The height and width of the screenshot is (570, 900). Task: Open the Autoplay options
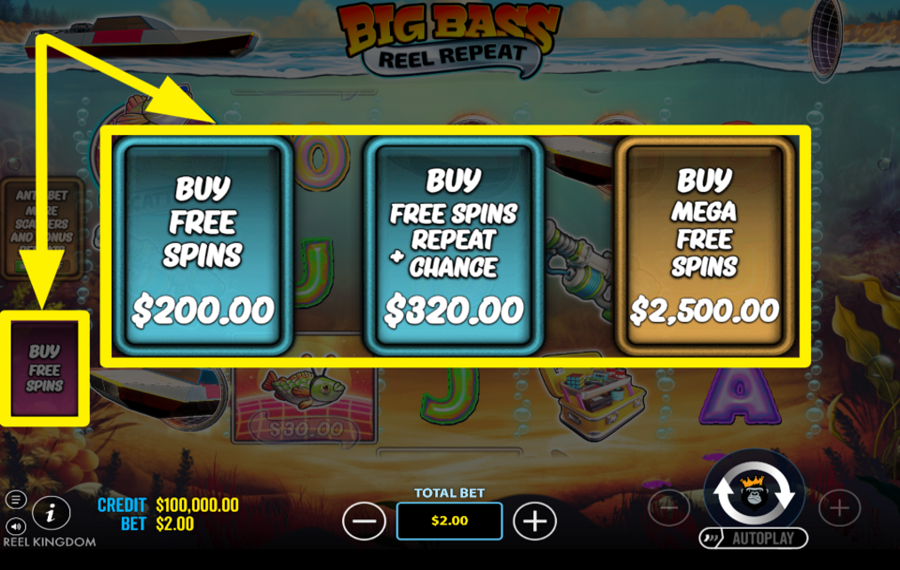753,538
